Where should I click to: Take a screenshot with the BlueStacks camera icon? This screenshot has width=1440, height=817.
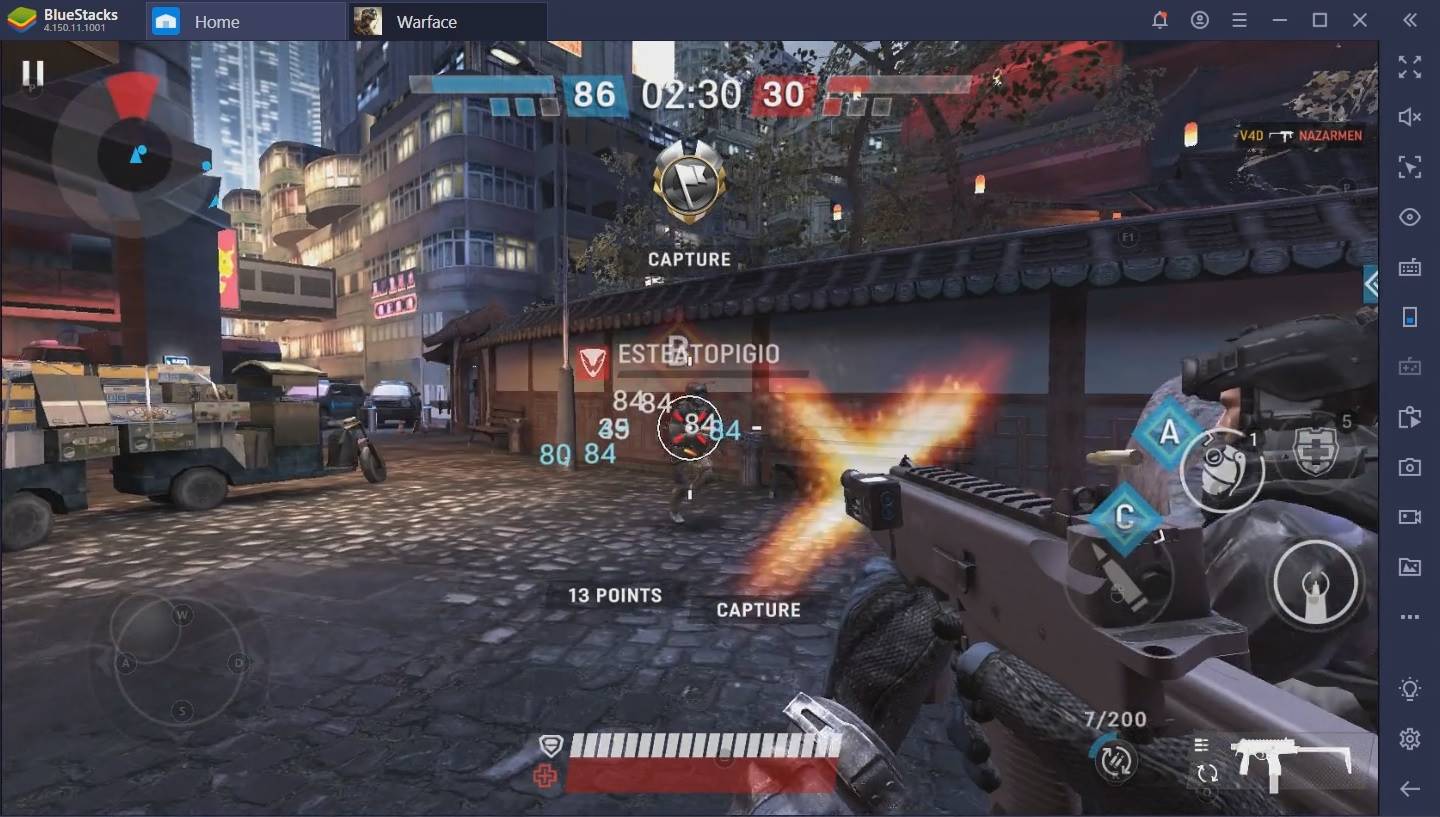[x=1409, y=467]
